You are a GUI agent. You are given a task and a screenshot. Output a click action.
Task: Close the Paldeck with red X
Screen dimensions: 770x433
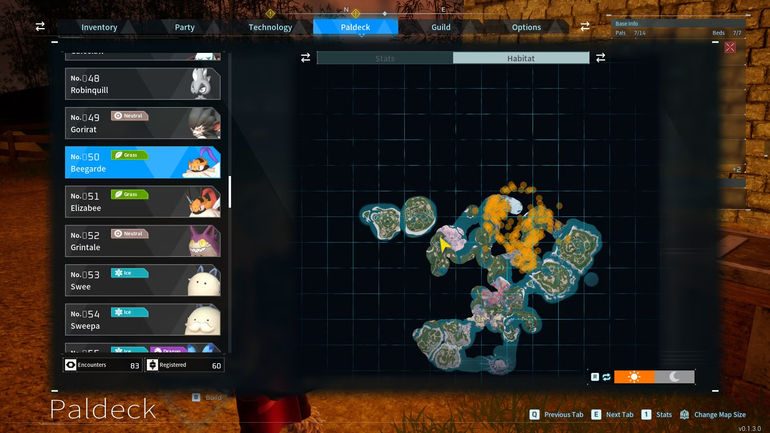[730, 47]
